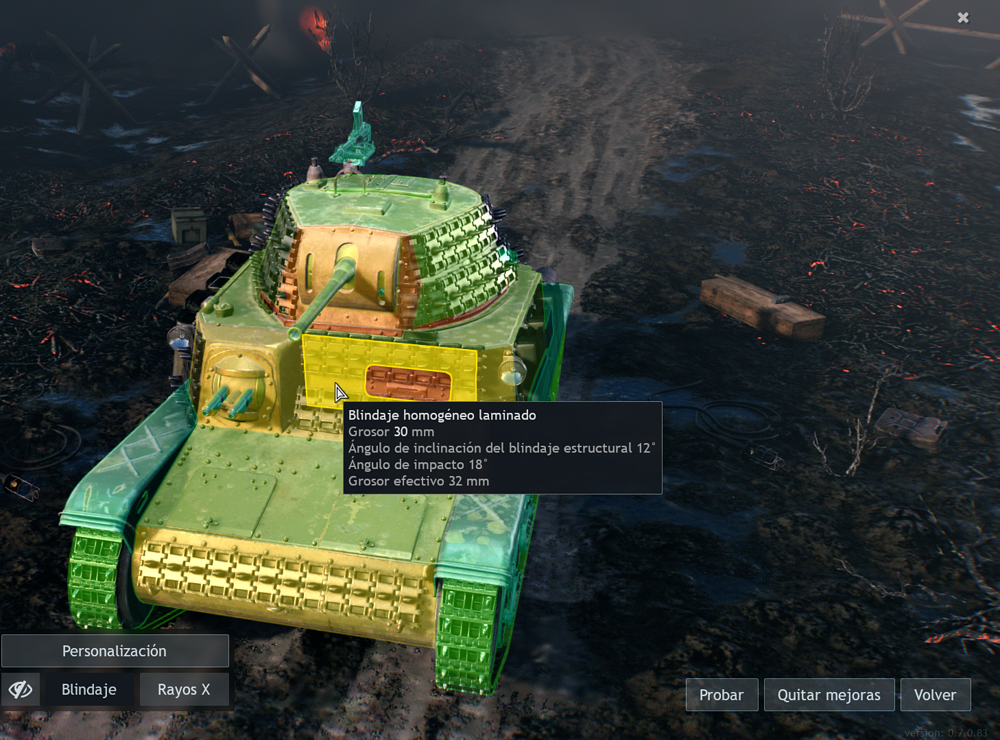Click the Probar test button
This screenshot has width=1000, height=740.
(721, 695)
